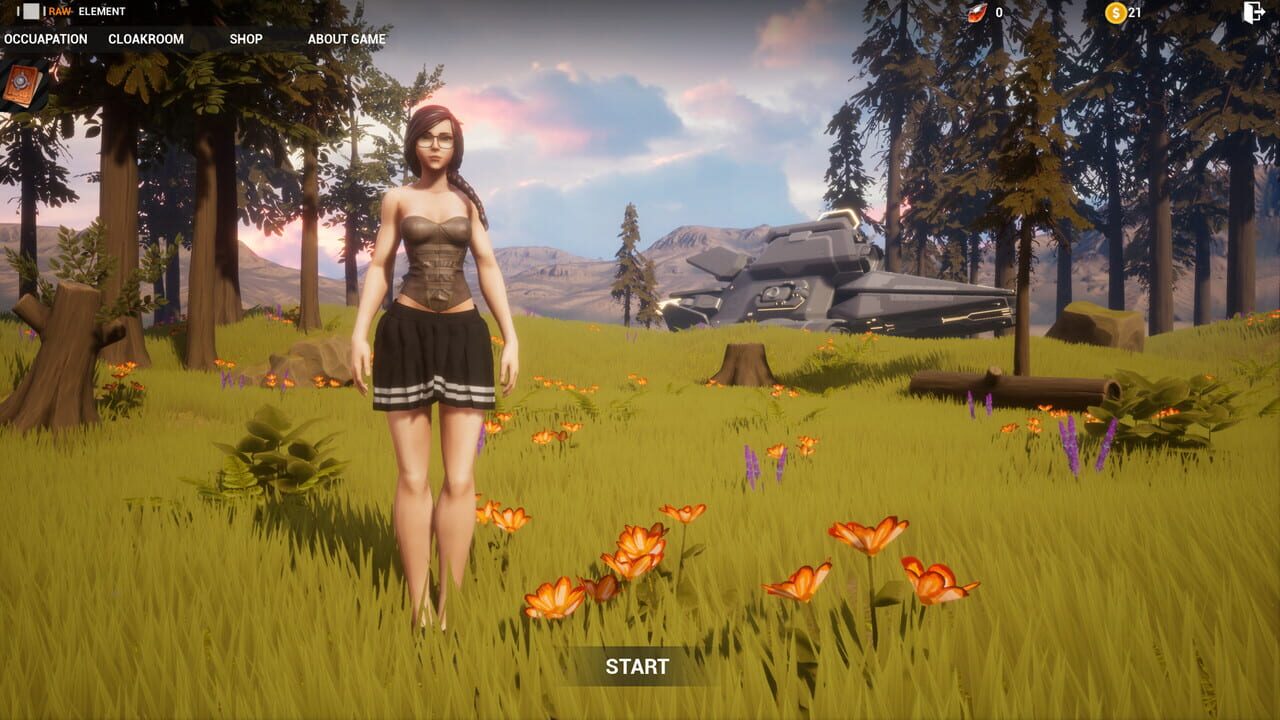Open the Occuapation menu
The height and width of the screenshot is (720, 1280).
pyautogui.click(x=46, y=39)
